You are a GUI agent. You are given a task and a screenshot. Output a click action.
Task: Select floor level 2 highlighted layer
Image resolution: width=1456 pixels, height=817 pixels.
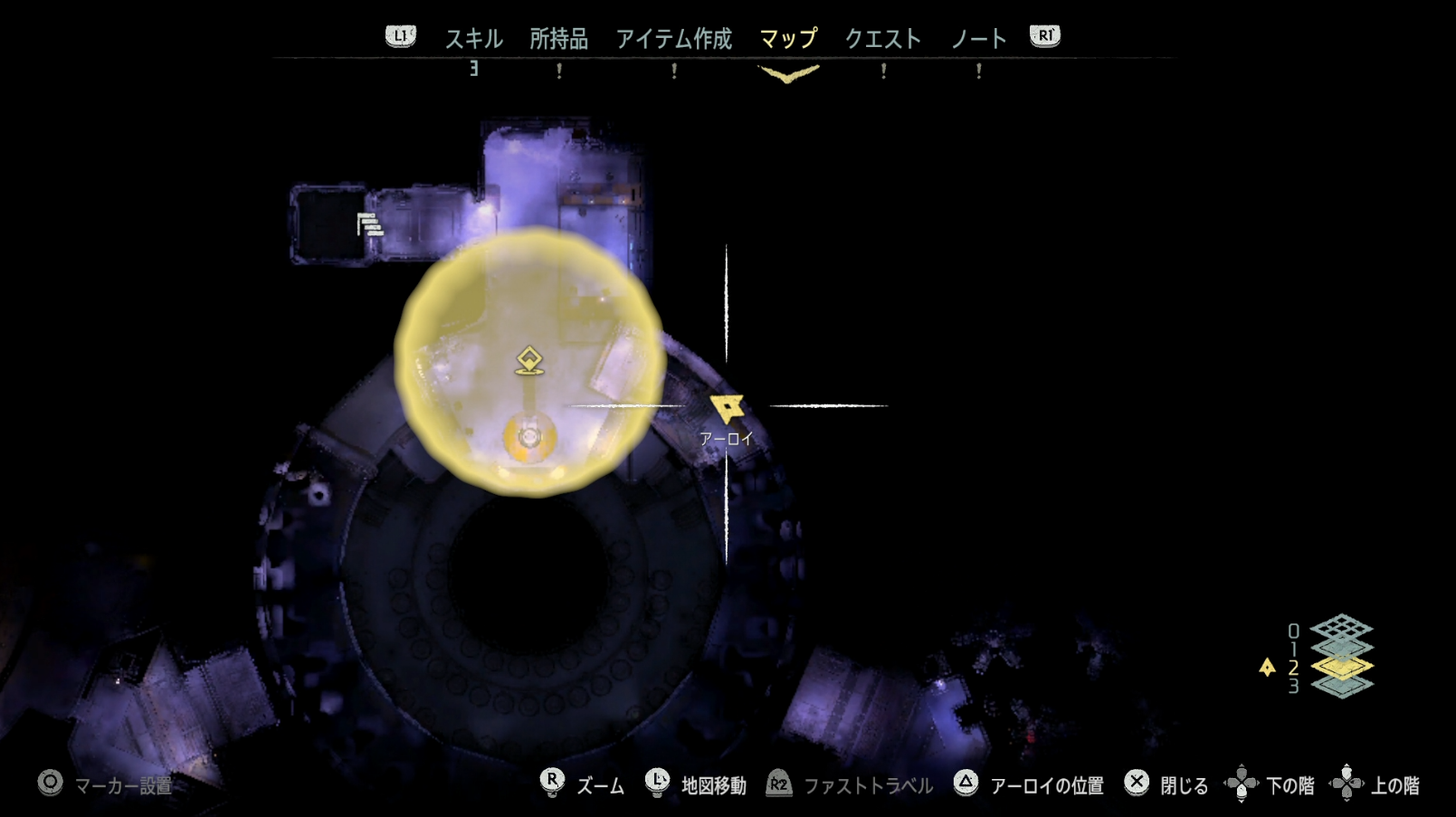(x=1342, y=667)
